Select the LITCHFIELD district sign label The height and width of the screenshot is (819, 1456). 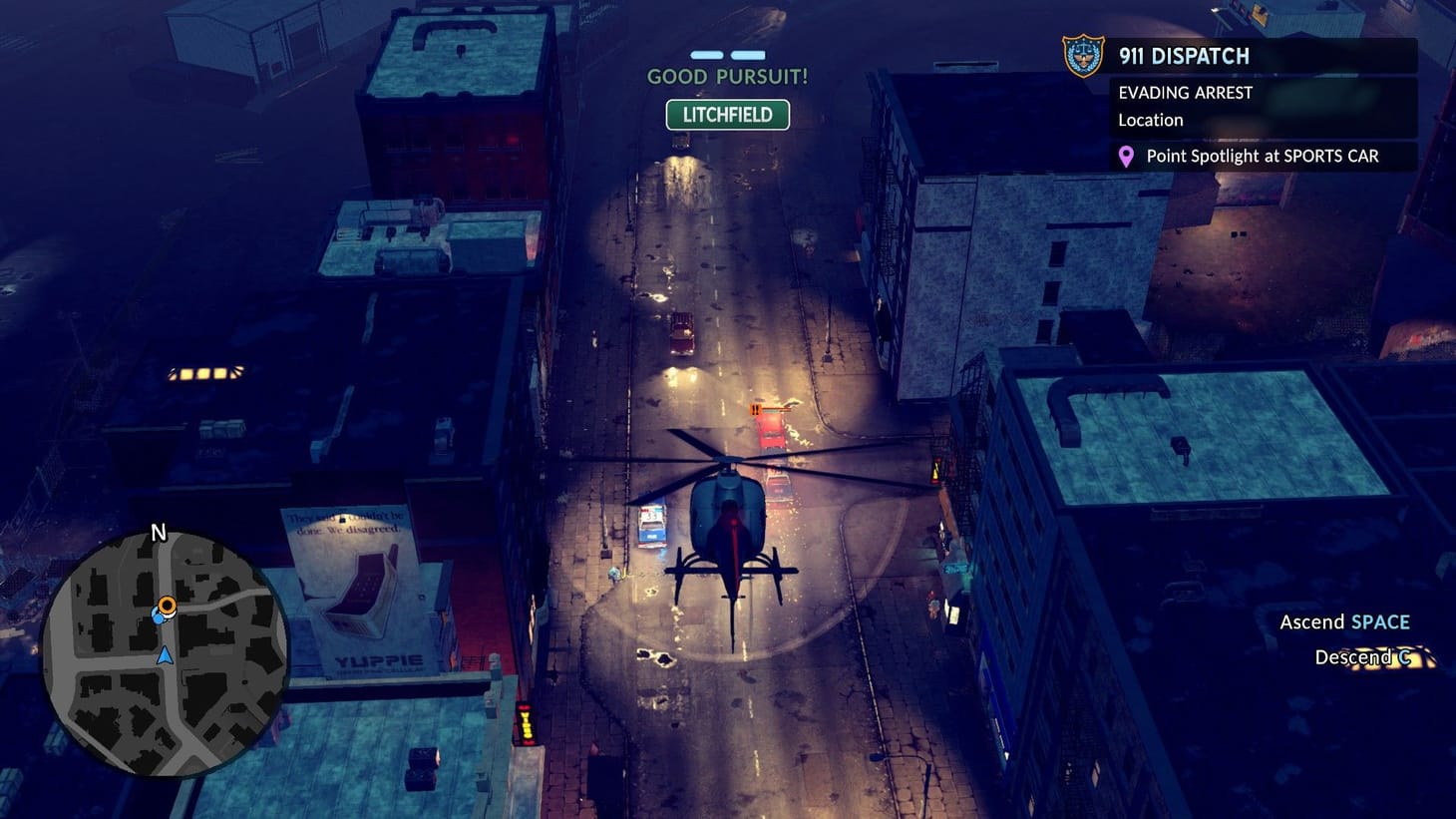(727, 115)
